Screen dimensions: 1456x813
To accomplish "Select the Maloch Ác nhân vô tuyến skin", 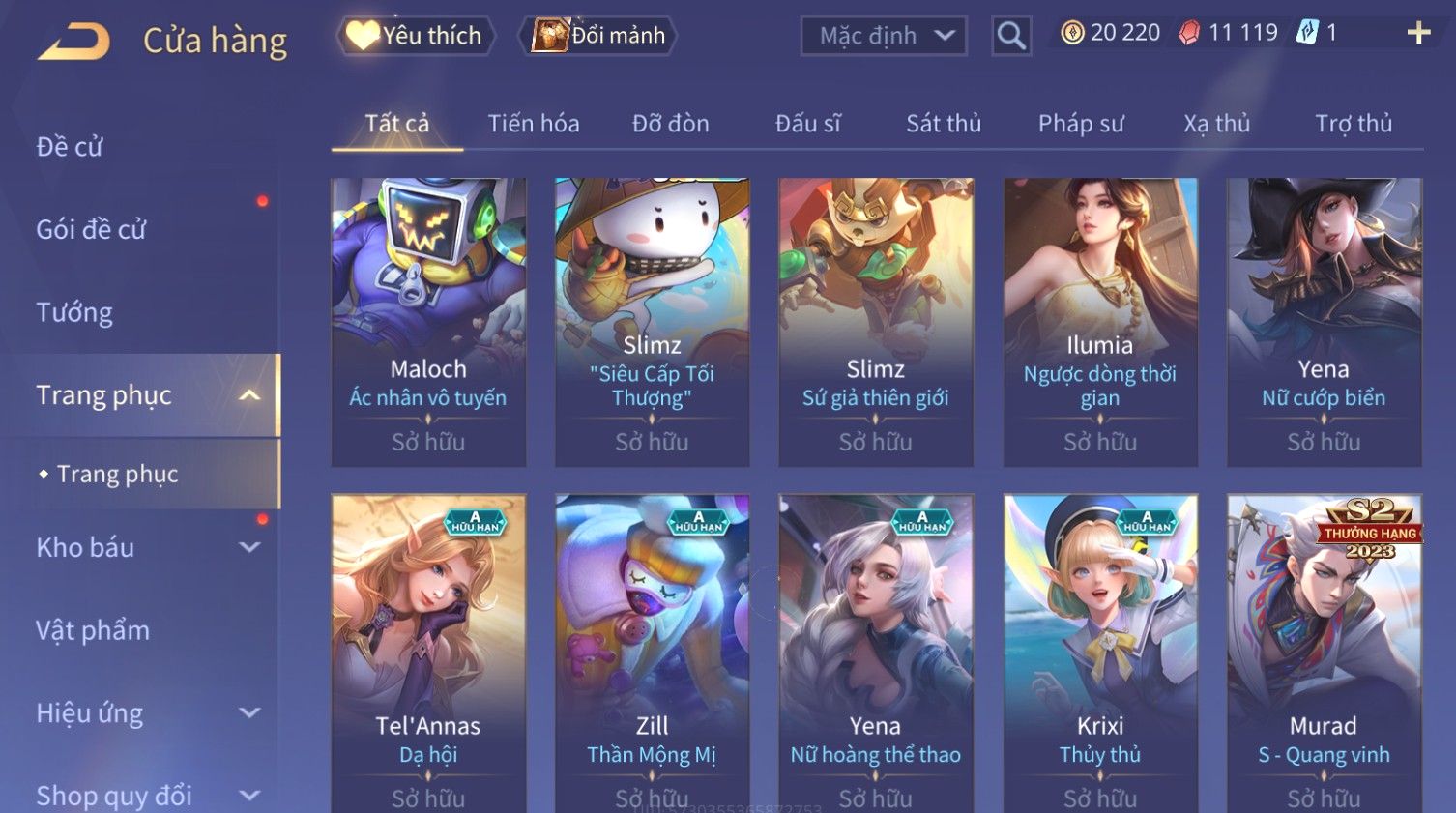I will (x=428, y=321).
